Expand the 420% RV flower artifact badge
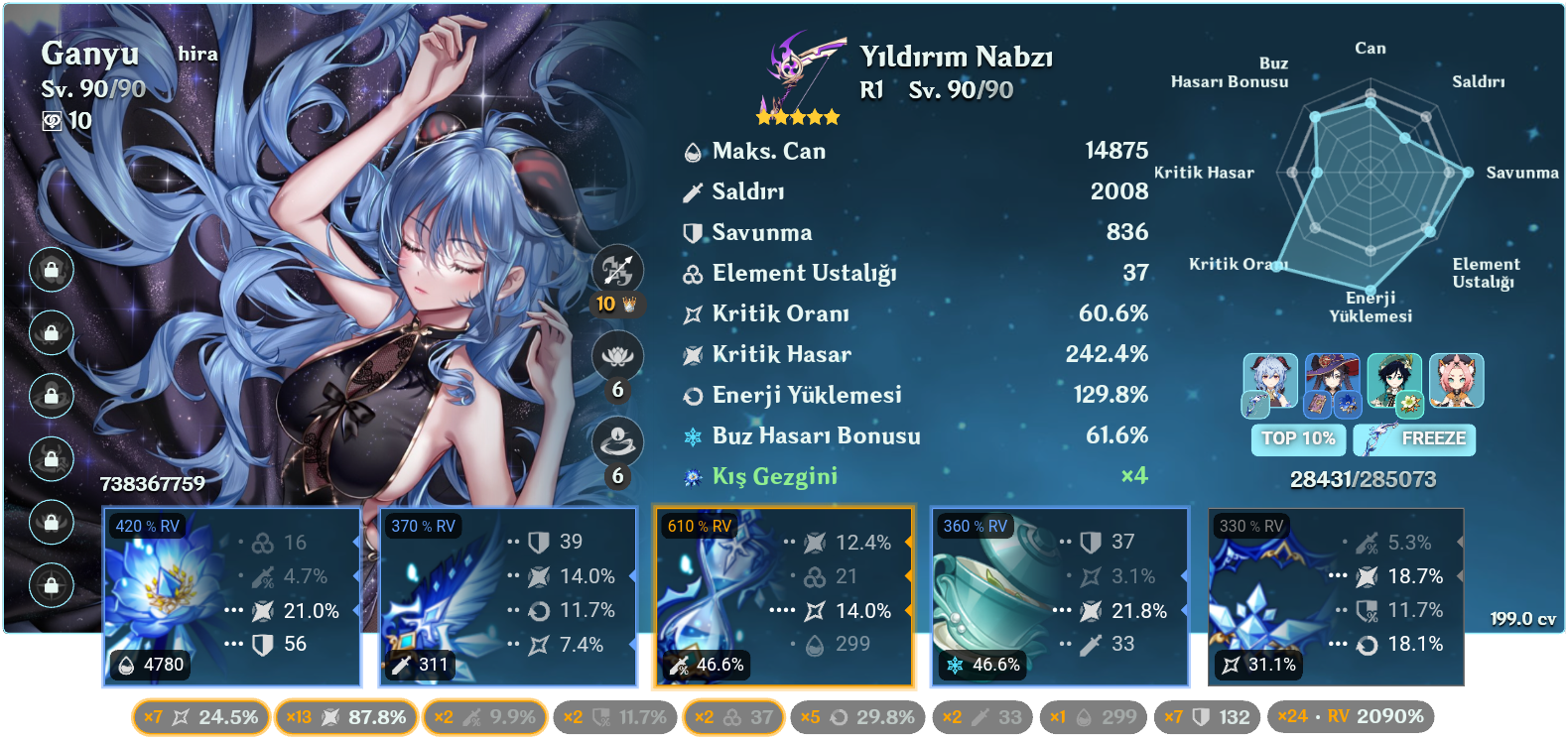1568x741 pixels. (x=146, y=527)
